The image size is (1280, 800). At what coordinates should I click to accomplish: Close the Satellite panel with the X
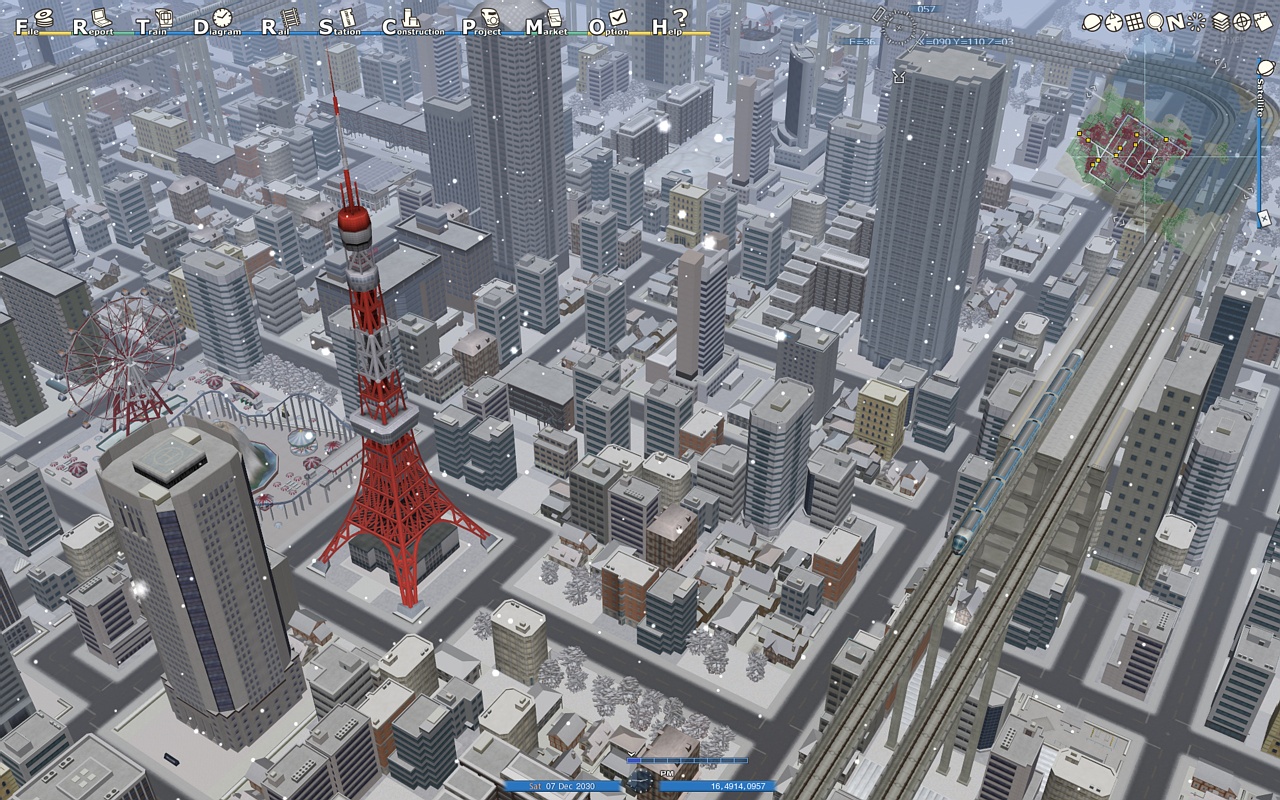(1264, 218)
